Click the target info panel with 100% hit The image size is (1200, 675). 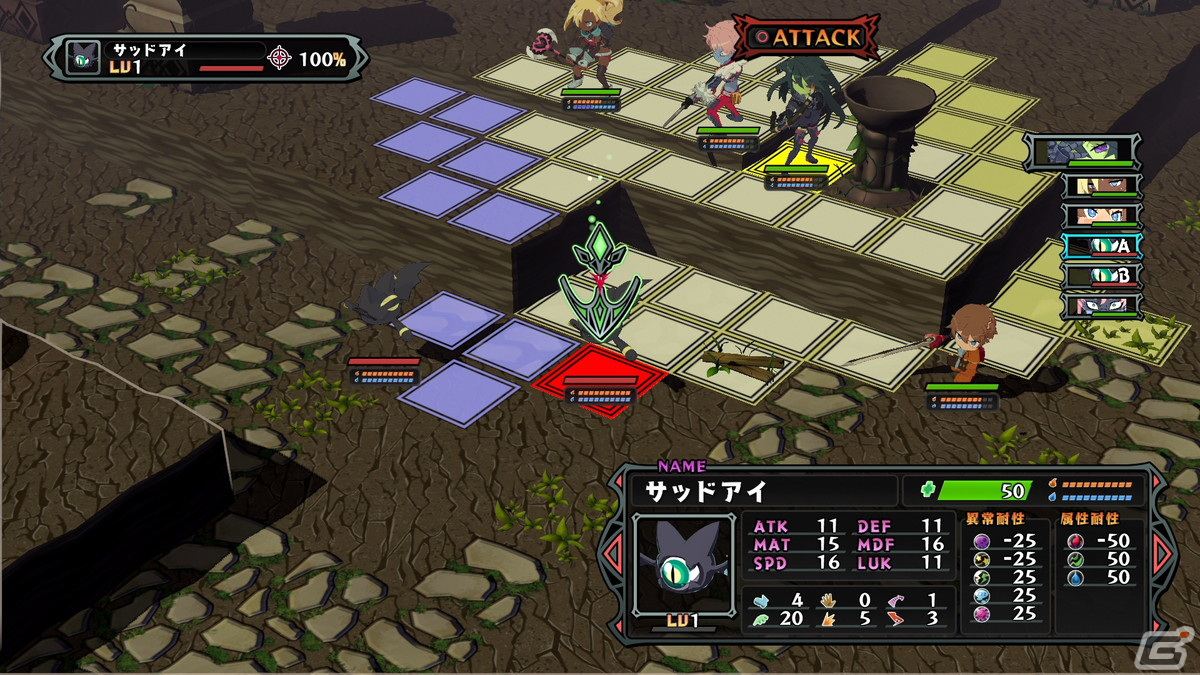(207, 57)
